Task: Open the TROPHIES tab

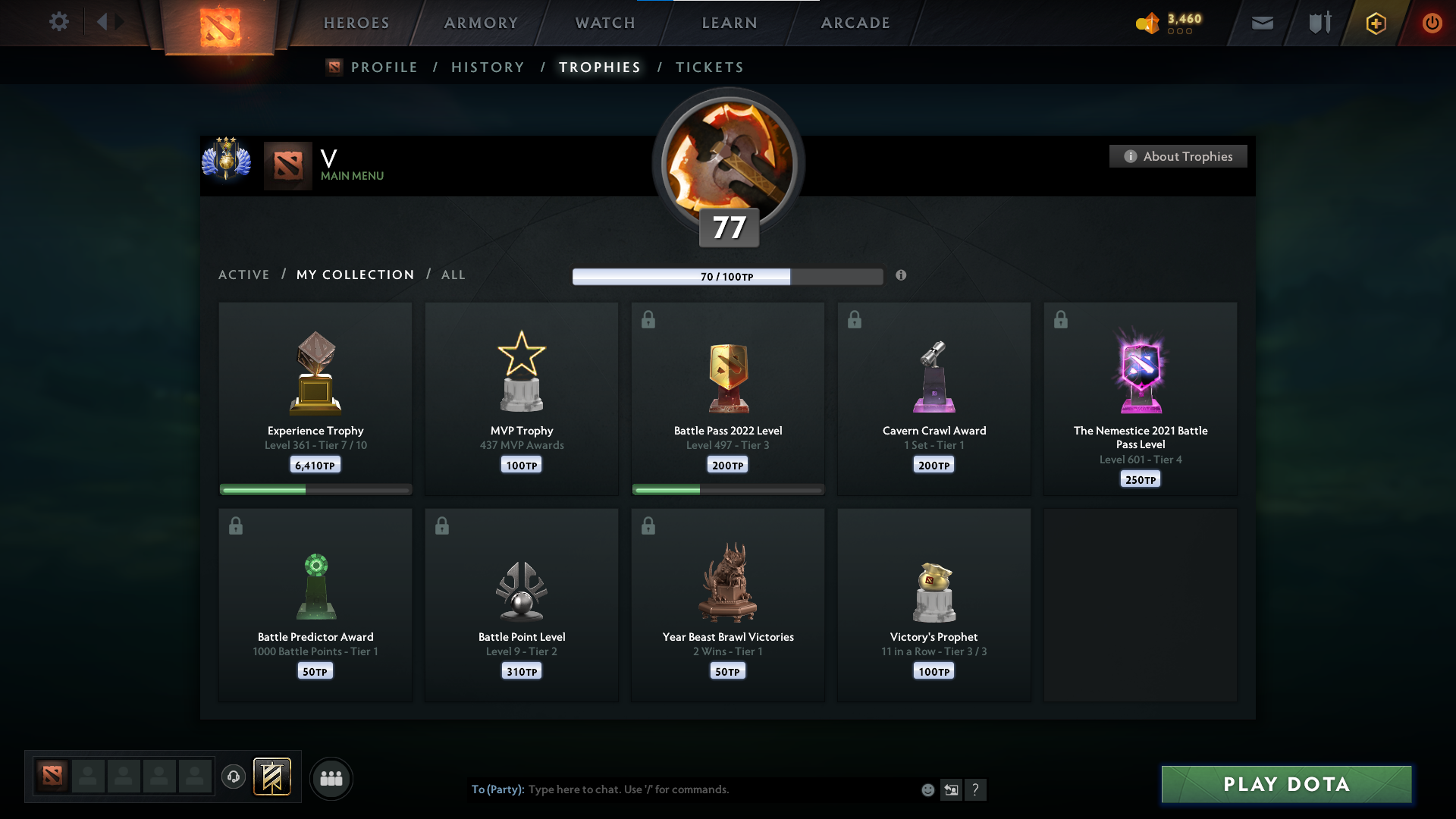Action: pyautogui.click(x=599, y=67)
